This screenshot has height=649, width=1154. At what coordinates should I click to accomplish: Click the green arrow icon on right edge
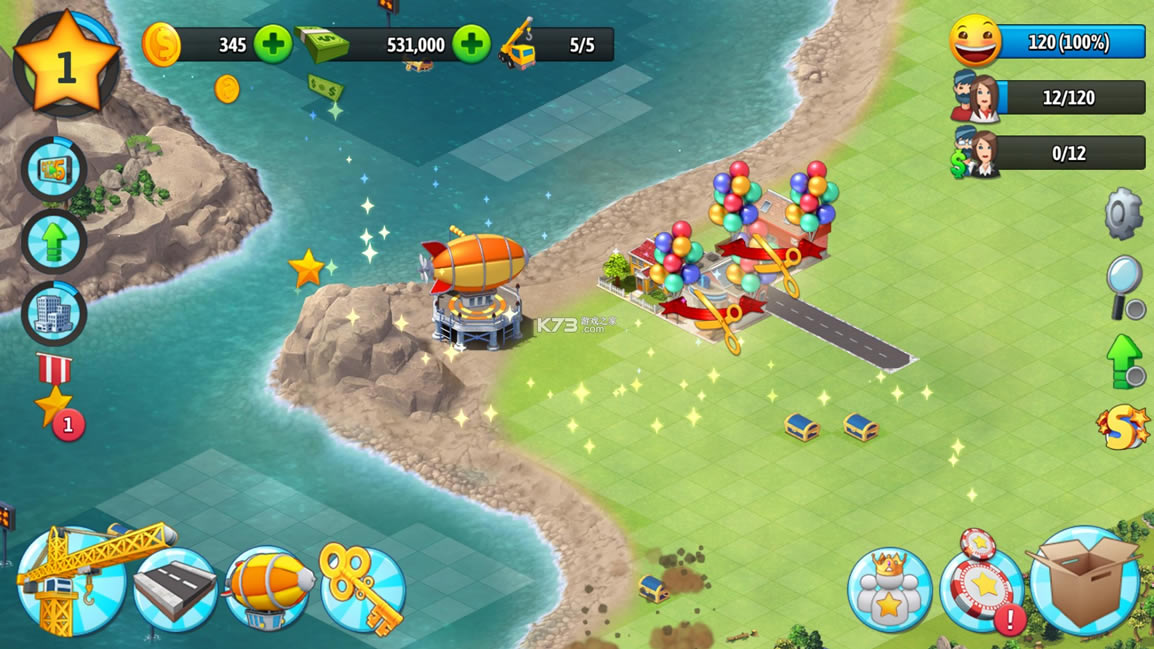[1125, 359]
